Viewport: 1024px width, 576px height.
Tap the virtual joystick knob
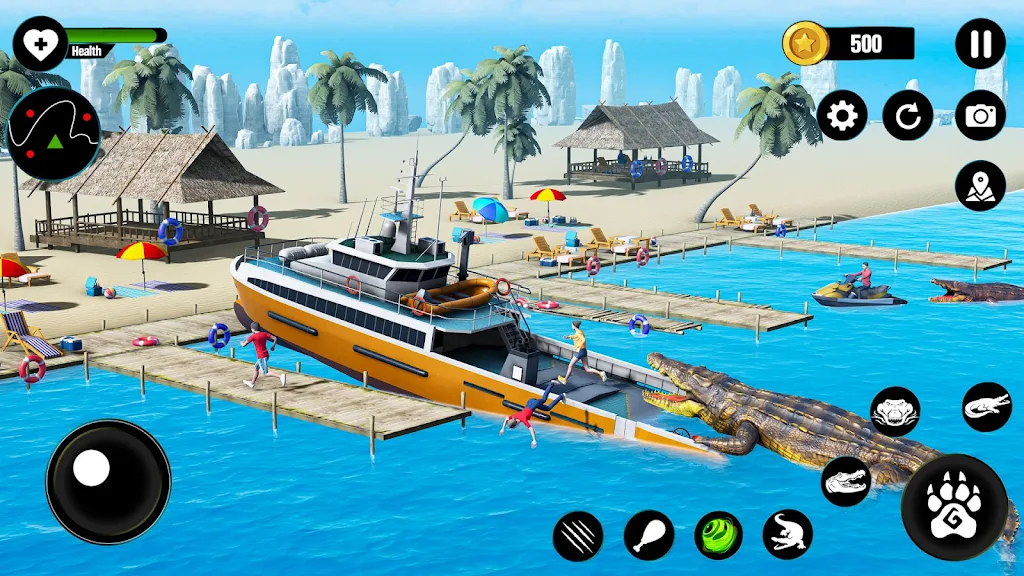[x=92, y=467]
